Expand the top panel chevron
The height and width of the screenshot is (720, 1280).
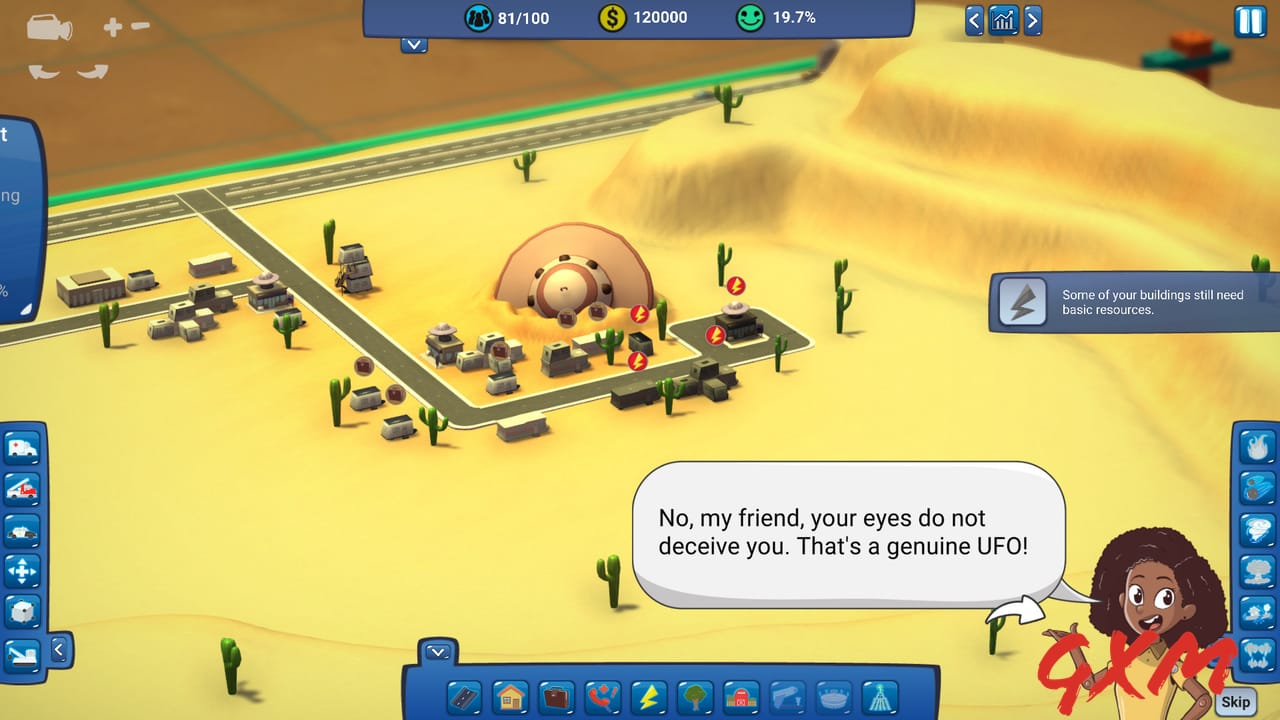tap(413, 45)
